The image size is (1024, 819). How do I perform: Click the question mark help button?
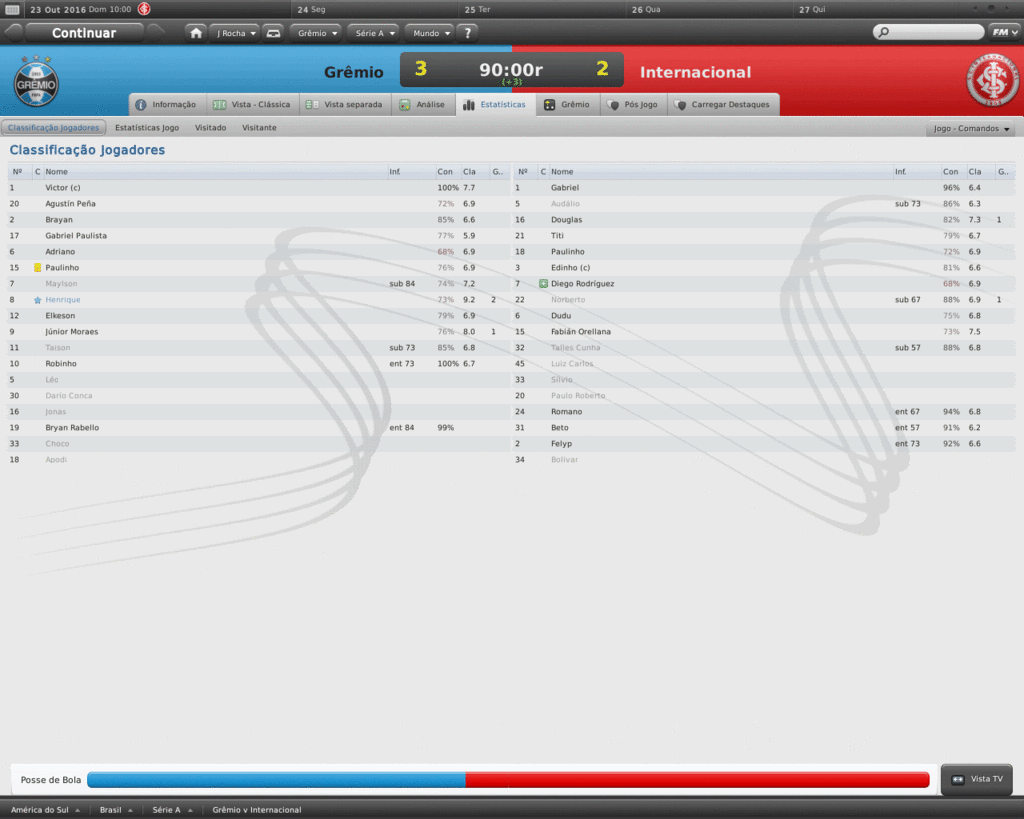click(467, 33)
